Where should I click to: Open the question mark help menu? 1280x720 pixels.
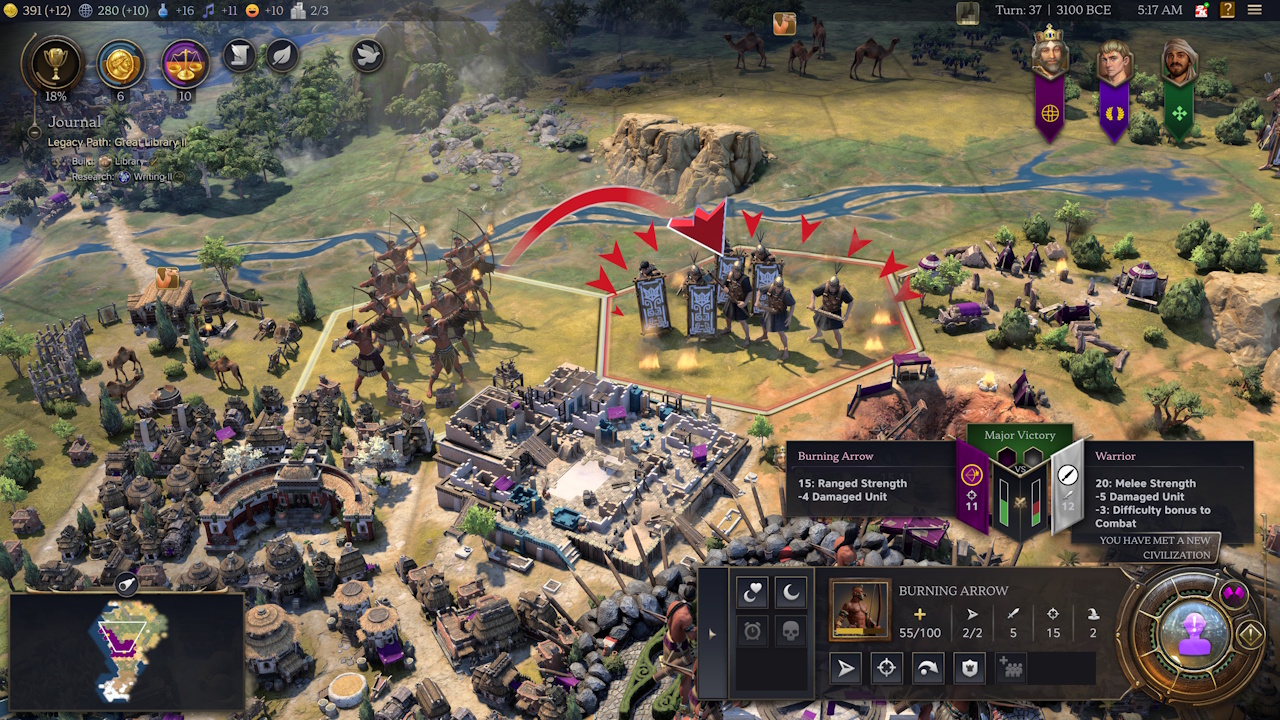click(1226, 10)
